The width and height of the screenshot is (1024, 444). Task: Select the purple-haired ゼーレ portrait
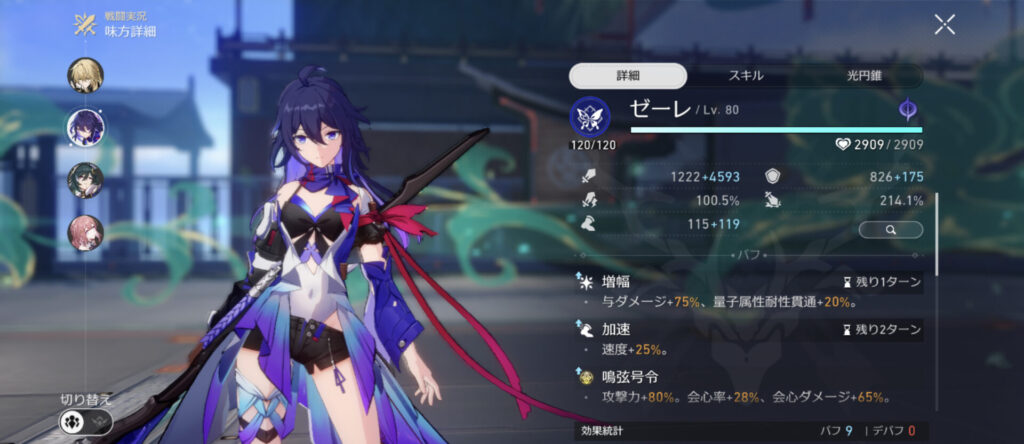[x=85, y=127]
